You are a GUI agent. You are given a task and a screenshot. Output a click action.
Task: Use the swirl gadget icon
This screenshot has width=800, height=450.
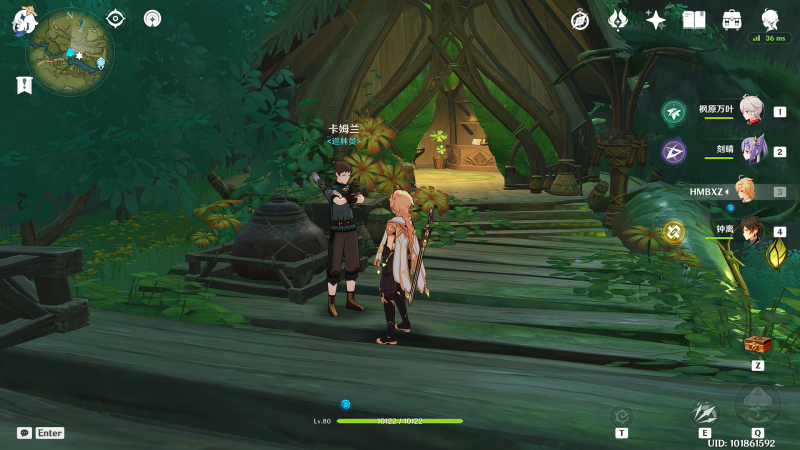click(x=621, y=415)
